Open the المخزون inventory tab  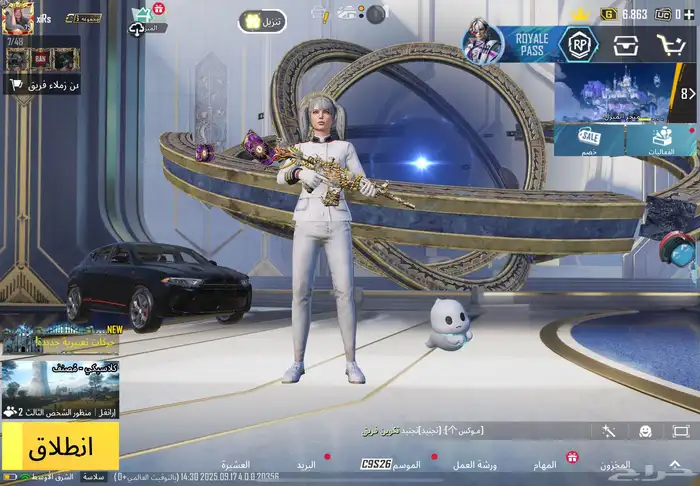pyautogui.click(x=615, y=465)
